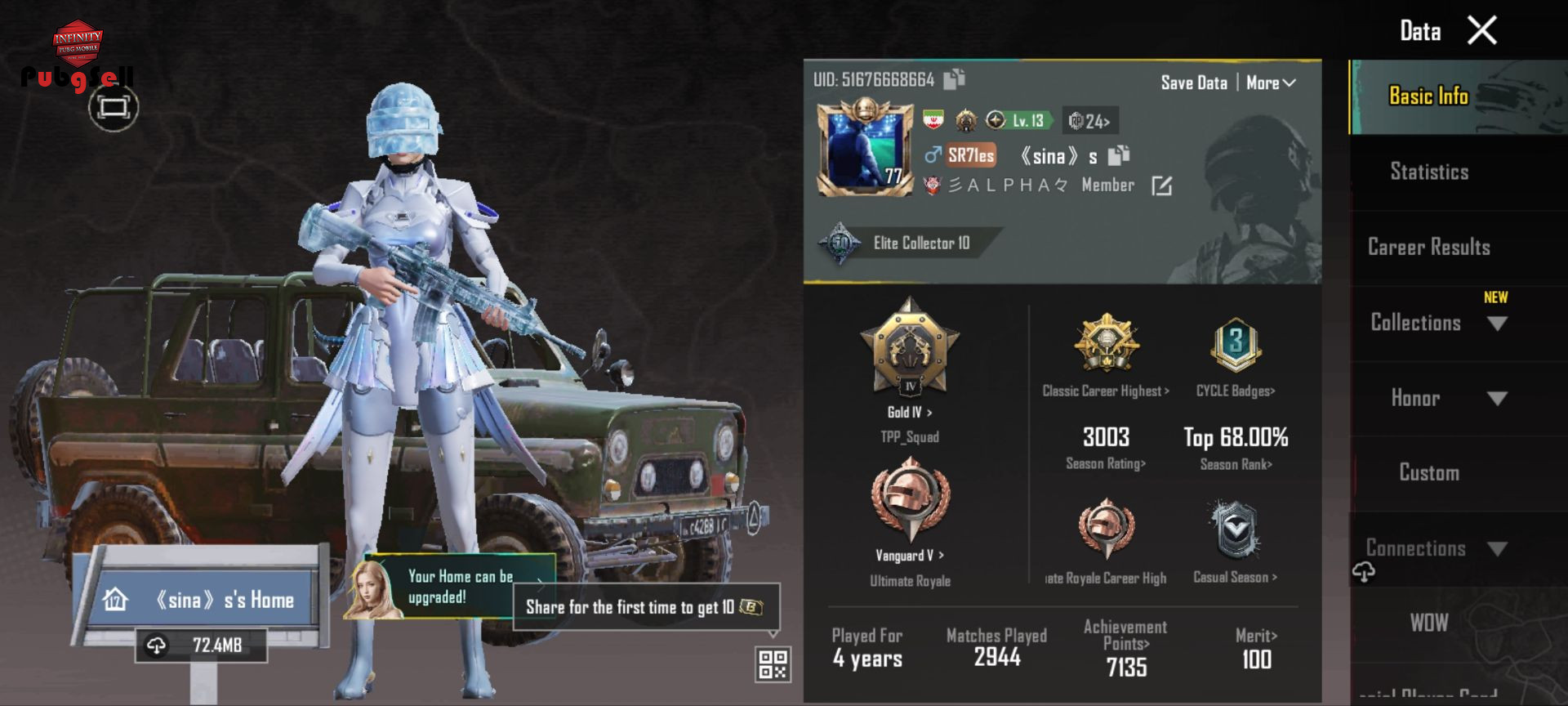Open the QR code icon
The height and width of the screenshot is (706, 1568).
(x=773, y=664)
